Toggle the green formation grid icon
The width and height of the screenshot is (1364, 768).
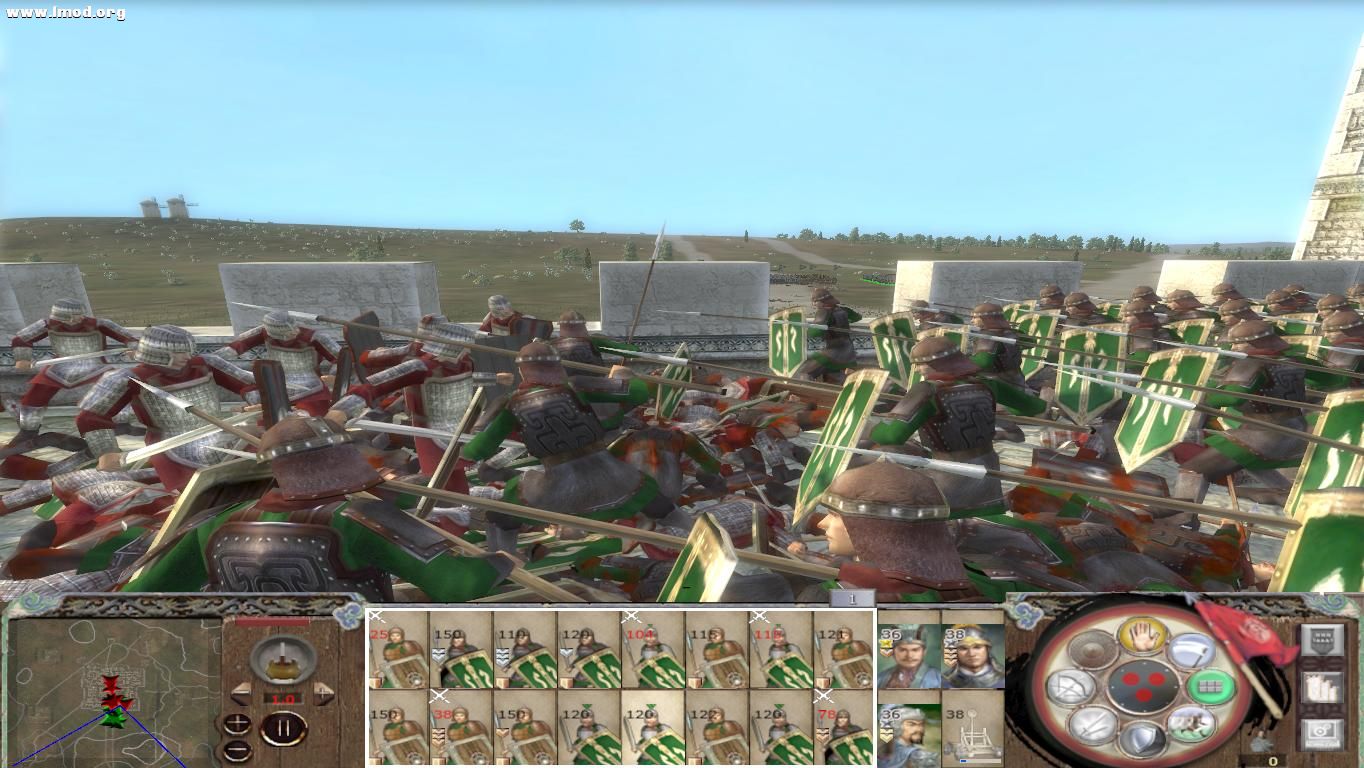pyautogui.click(x=1211, y=689)
